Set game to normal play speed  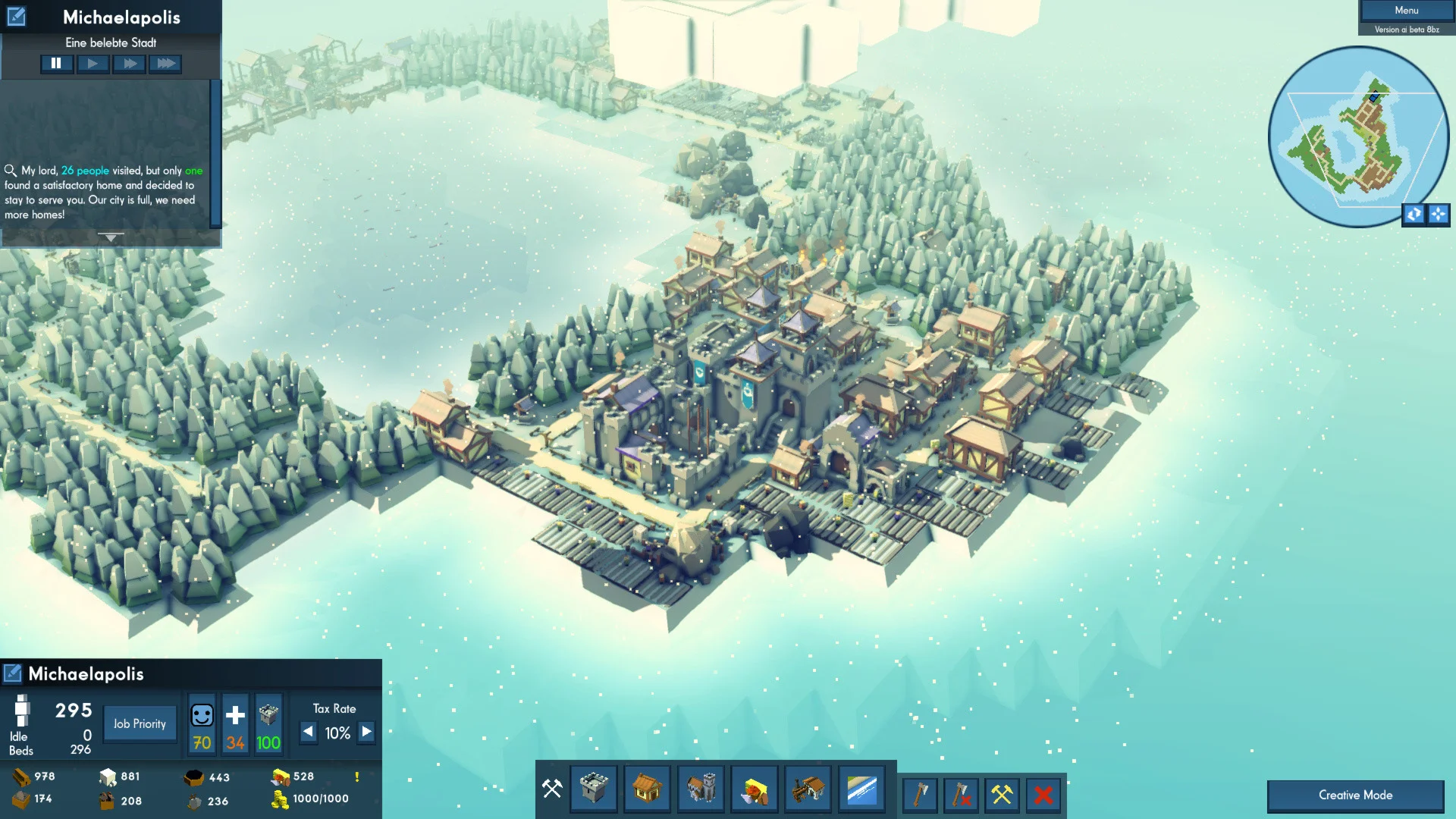(x=93, y=64)
